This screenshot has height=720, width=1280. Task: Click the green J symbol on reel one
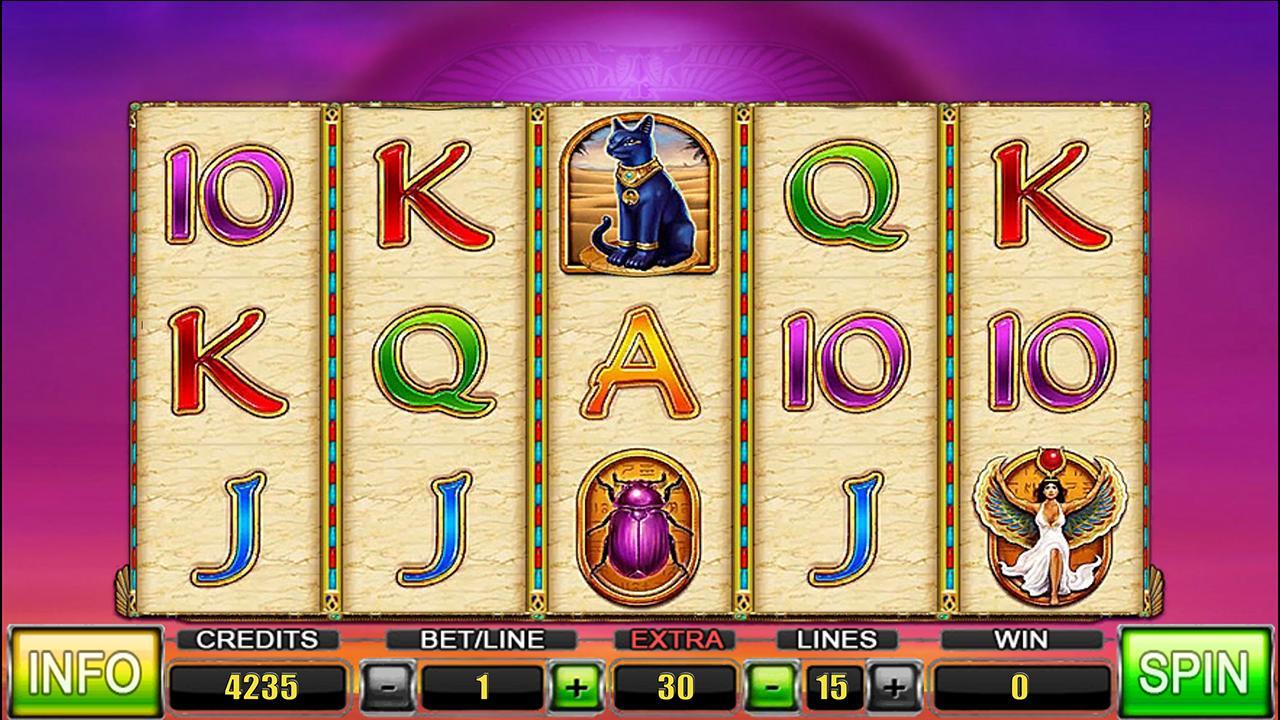click(x=228, y=530)
